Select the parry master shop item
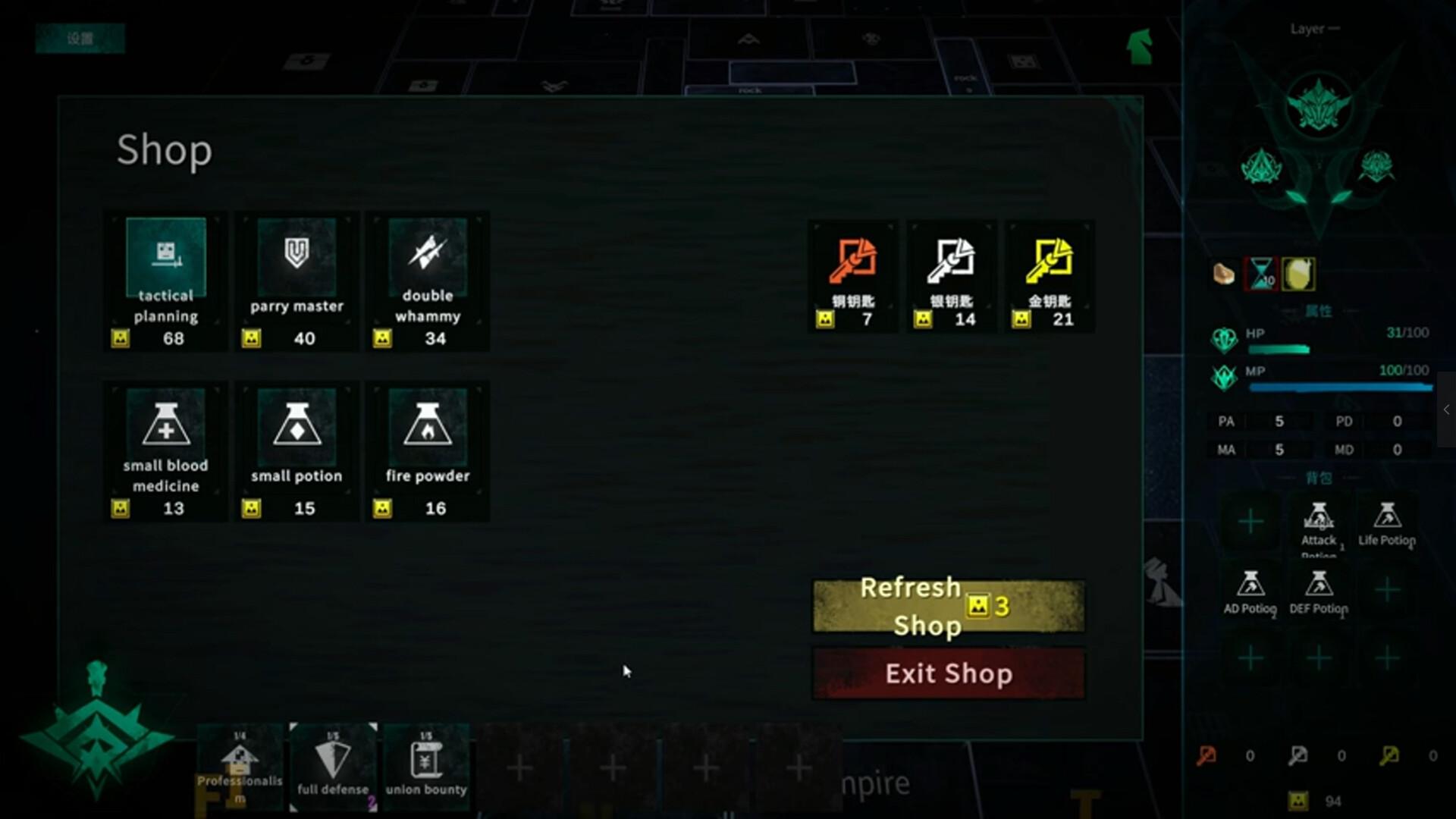1456x819 pixels. pos(296,281)
